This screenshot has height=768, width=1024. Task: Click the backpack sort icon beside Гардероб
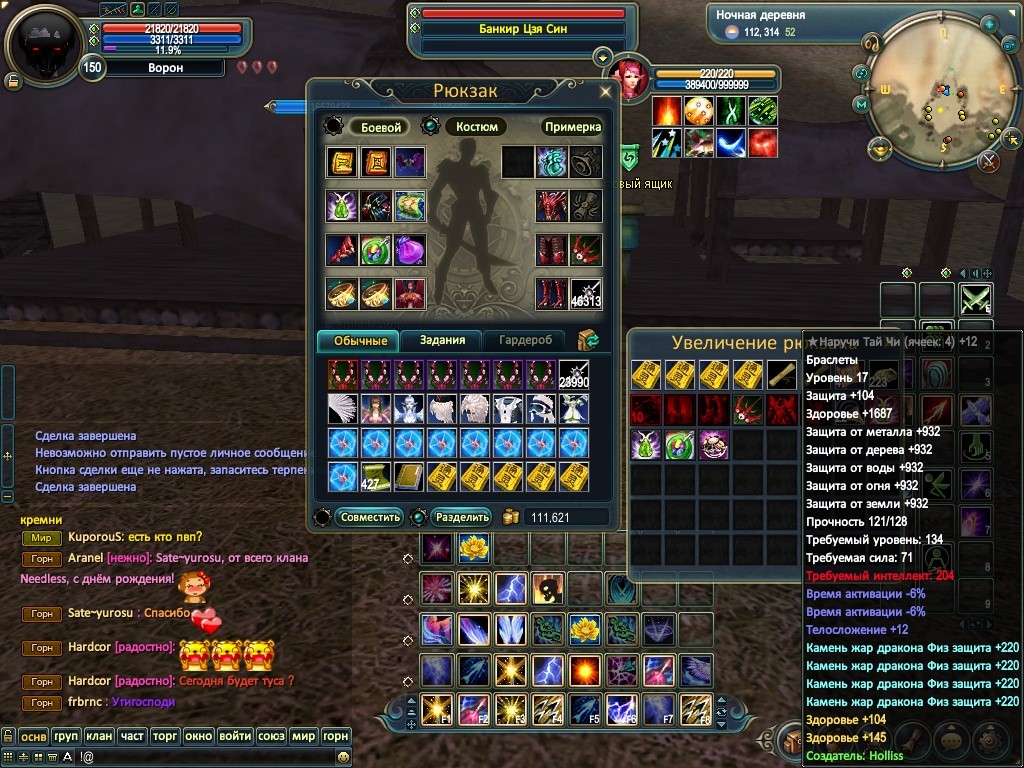pyautogui.click(x=588, y=340)
